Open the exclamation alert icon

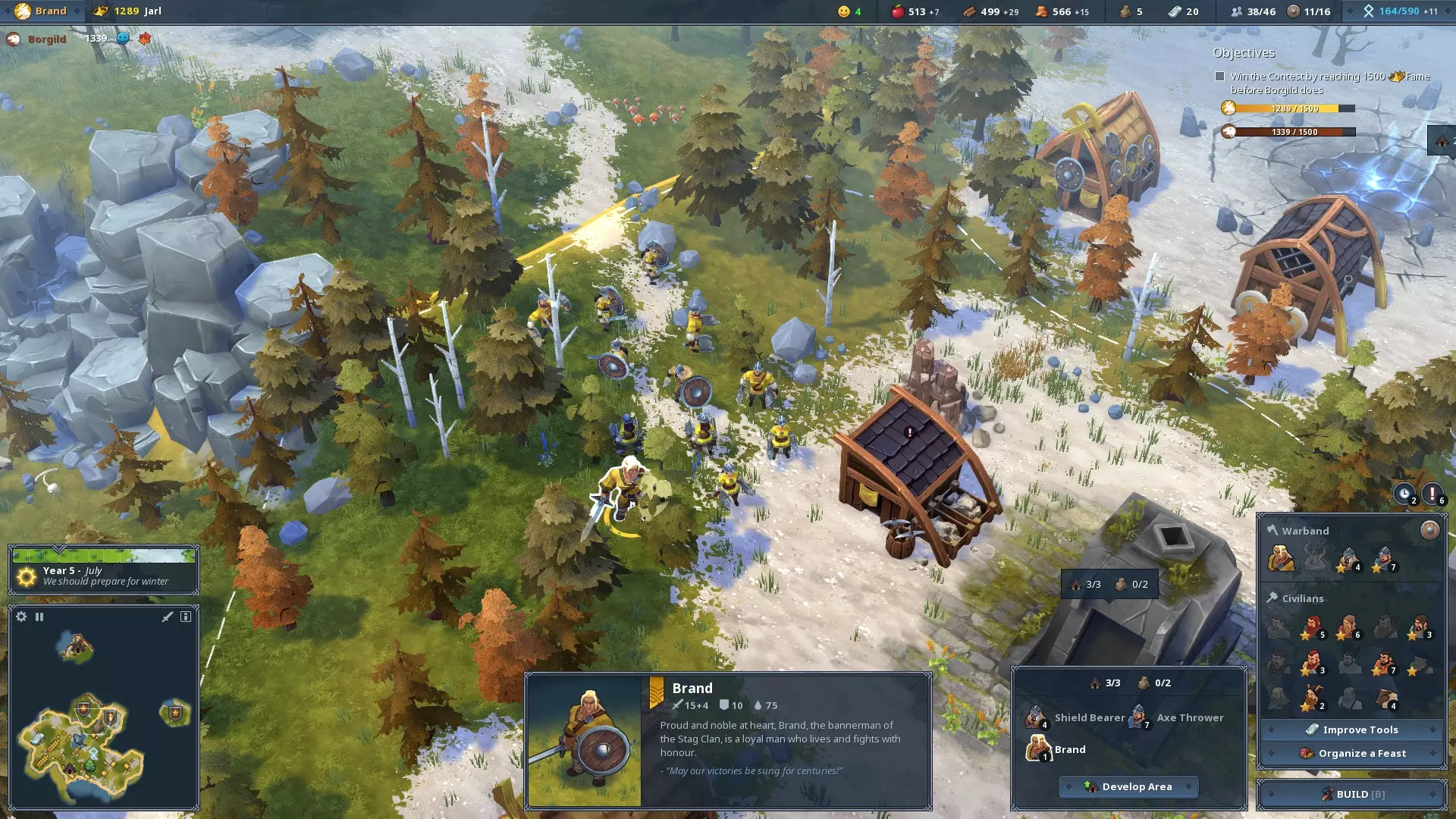[x=1432, y=494]
